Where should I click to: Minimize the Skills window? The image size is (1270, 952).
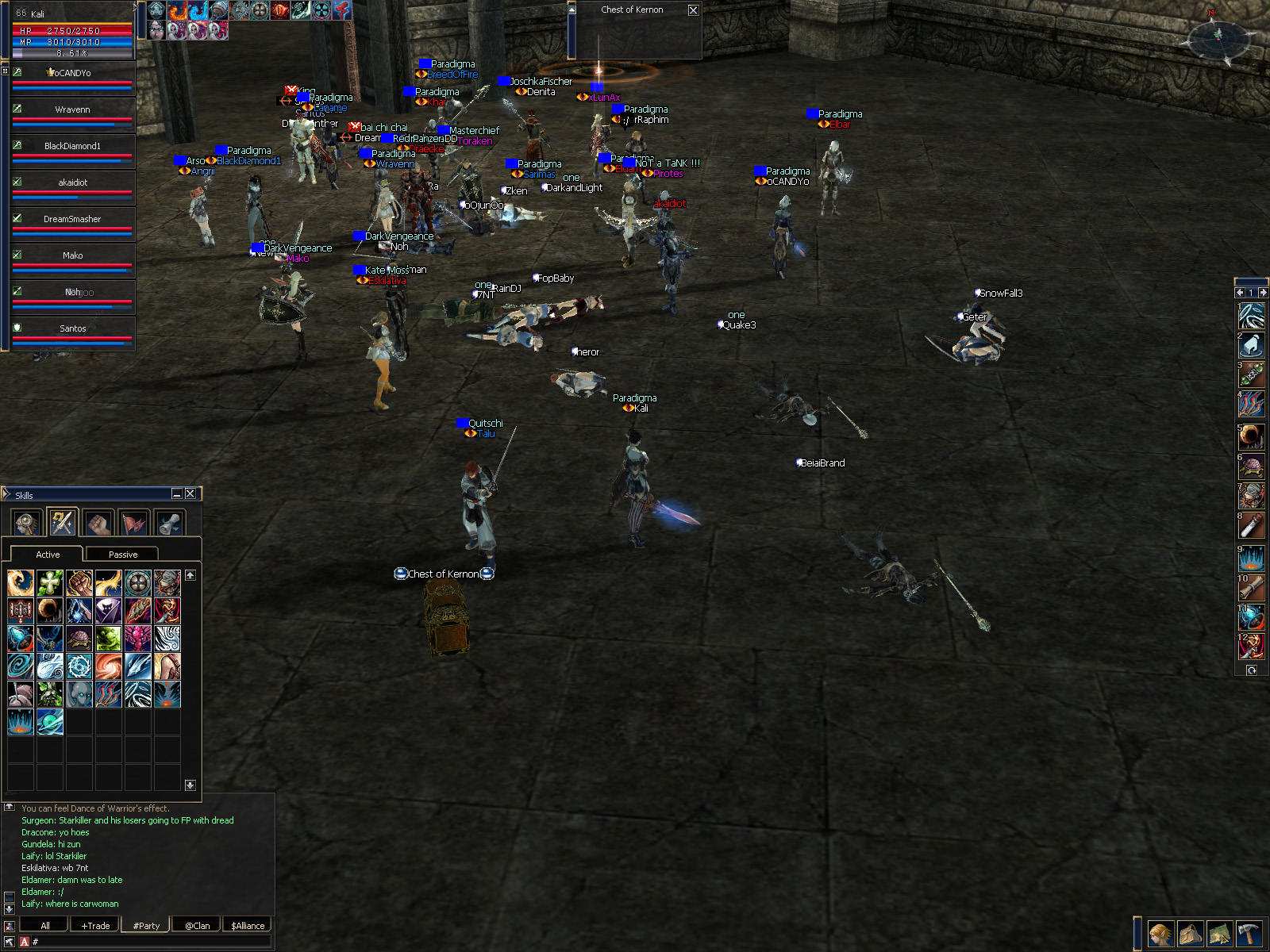[x=177, y=493]
